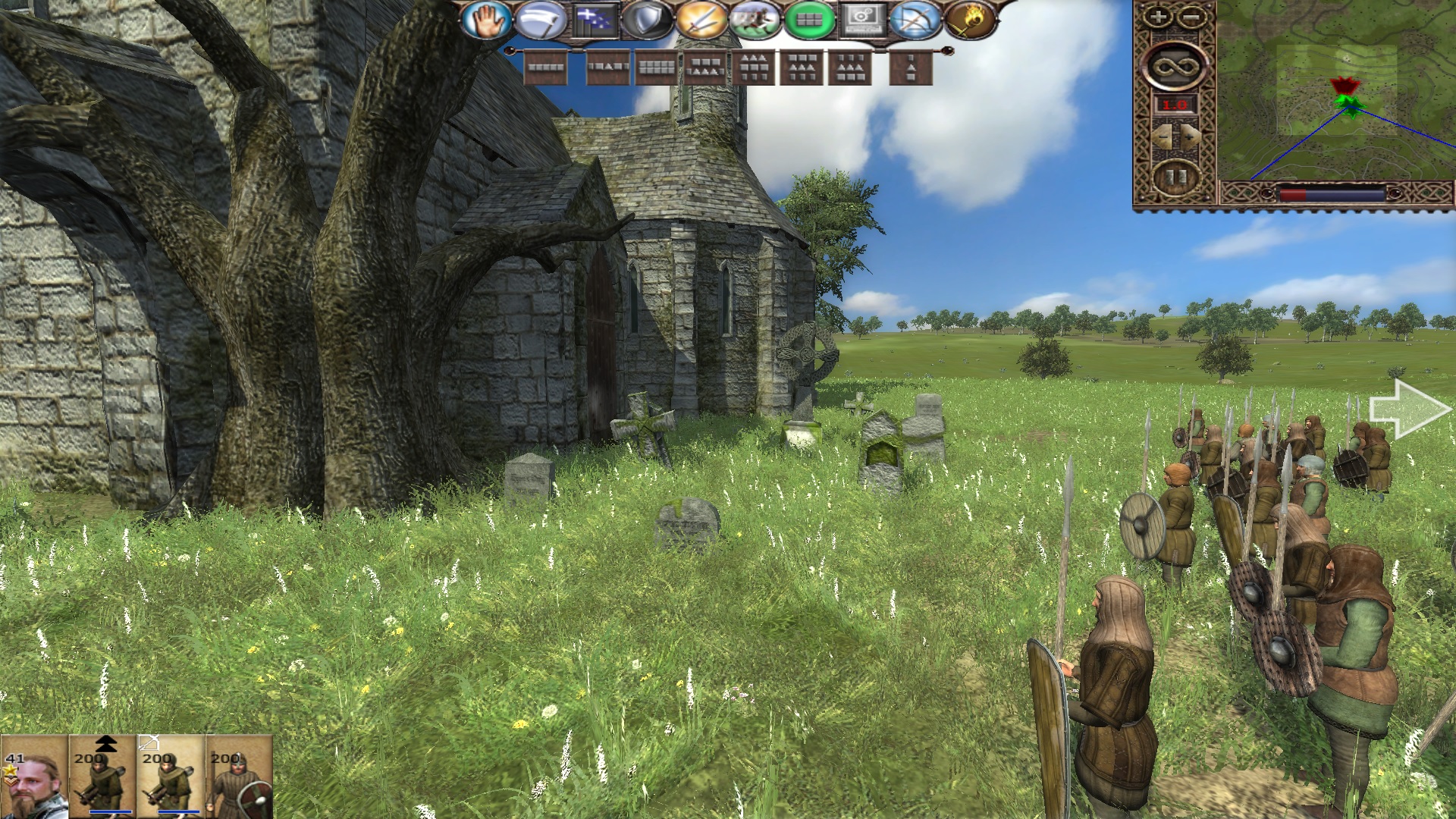The height and width of the screenshot is (819, 1456).
Task: Choose the narrow column formation banner
Action: 911,68
